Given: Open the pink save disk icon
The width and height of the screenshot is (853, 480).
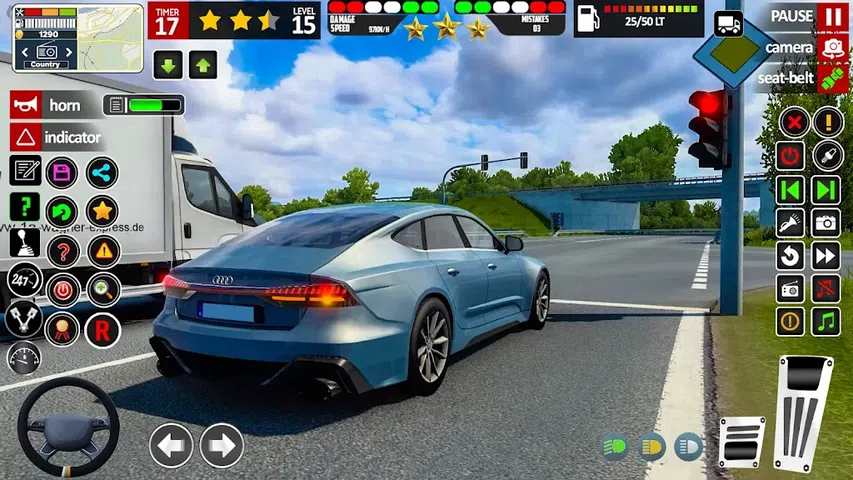Looking at the screenshot, I should 63,172.
